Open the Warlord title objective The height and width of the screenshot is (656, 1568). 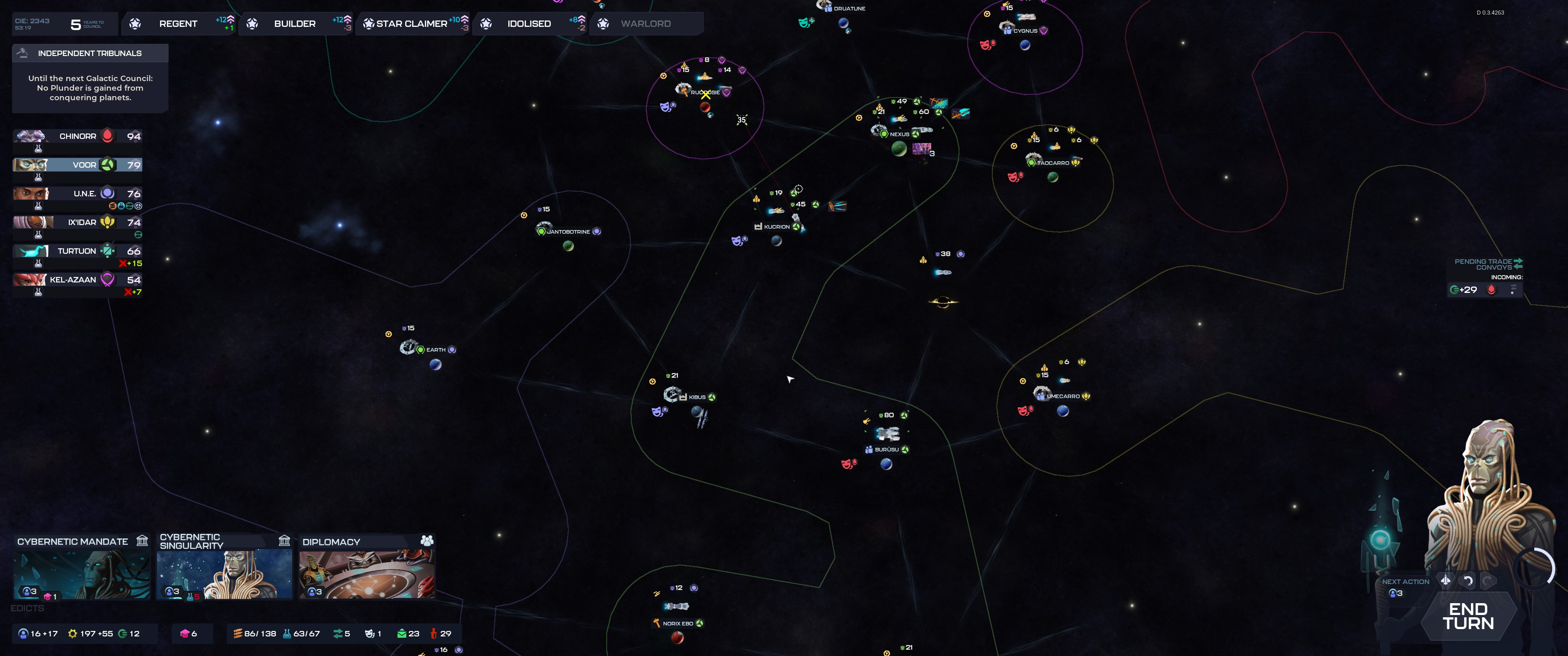coord(646,24)
